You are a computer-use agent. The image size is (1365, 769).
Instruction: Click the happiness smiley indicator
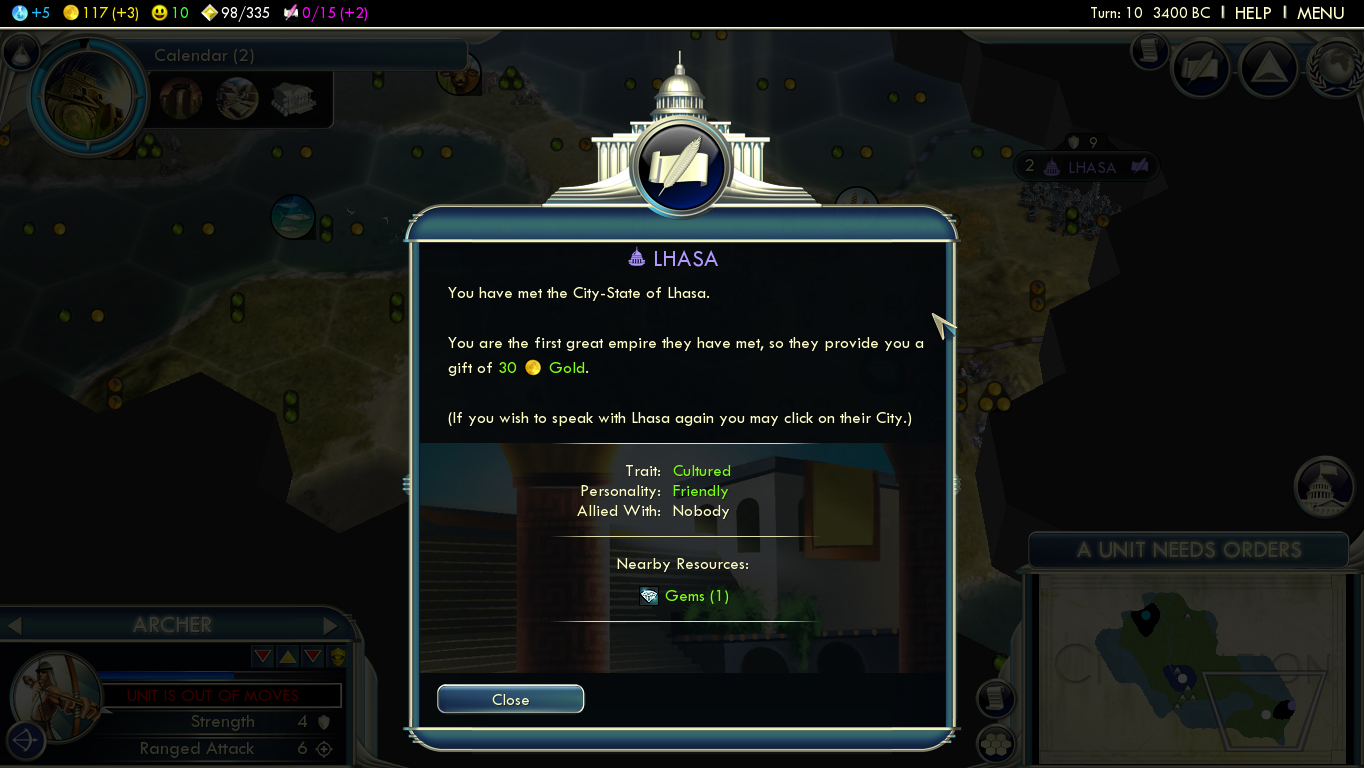(170, 13)
